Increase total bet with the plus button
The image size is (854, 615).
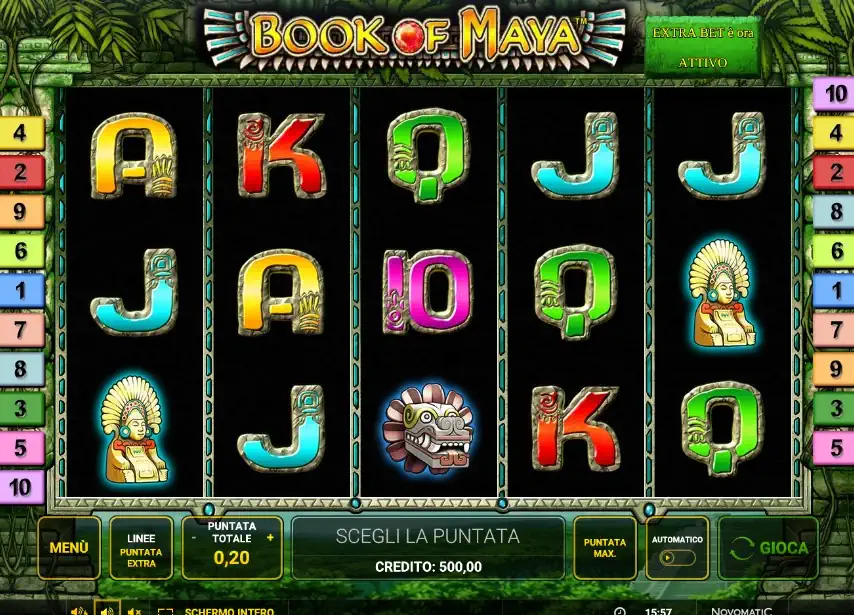coord(270,538)
